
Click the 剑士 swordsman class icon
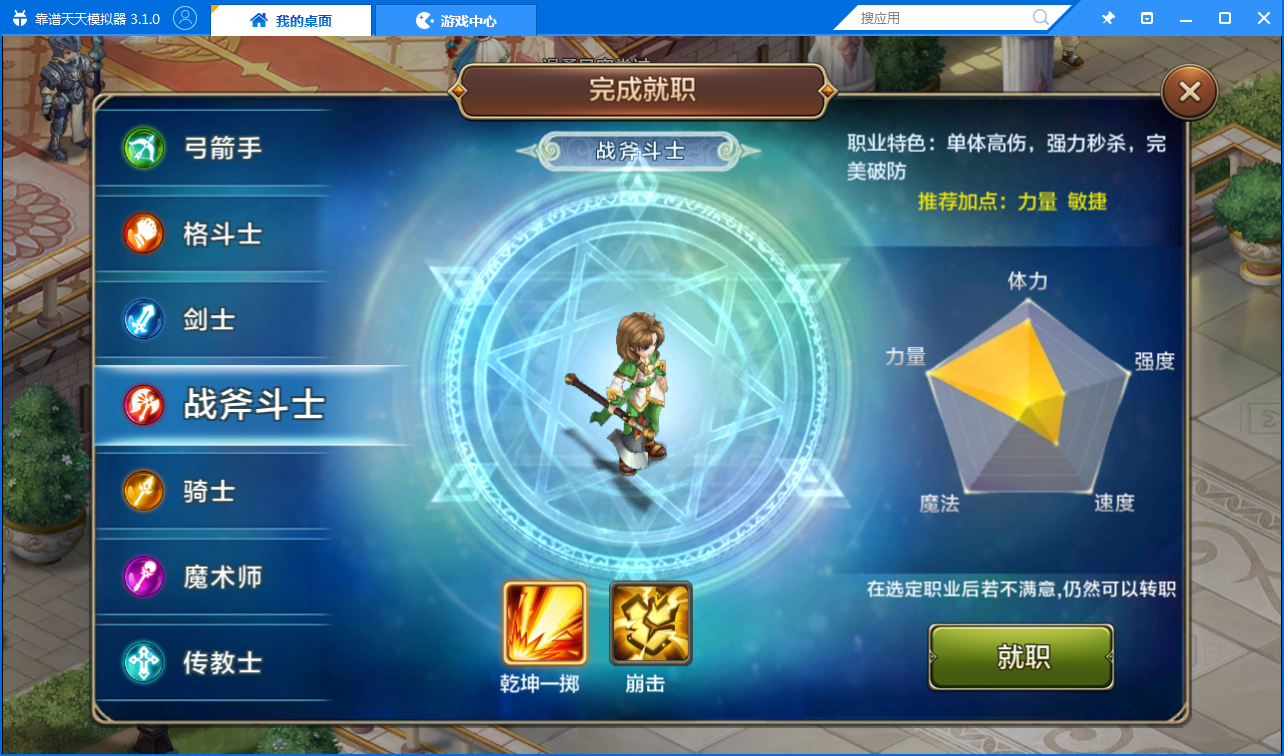coord(142,318)
